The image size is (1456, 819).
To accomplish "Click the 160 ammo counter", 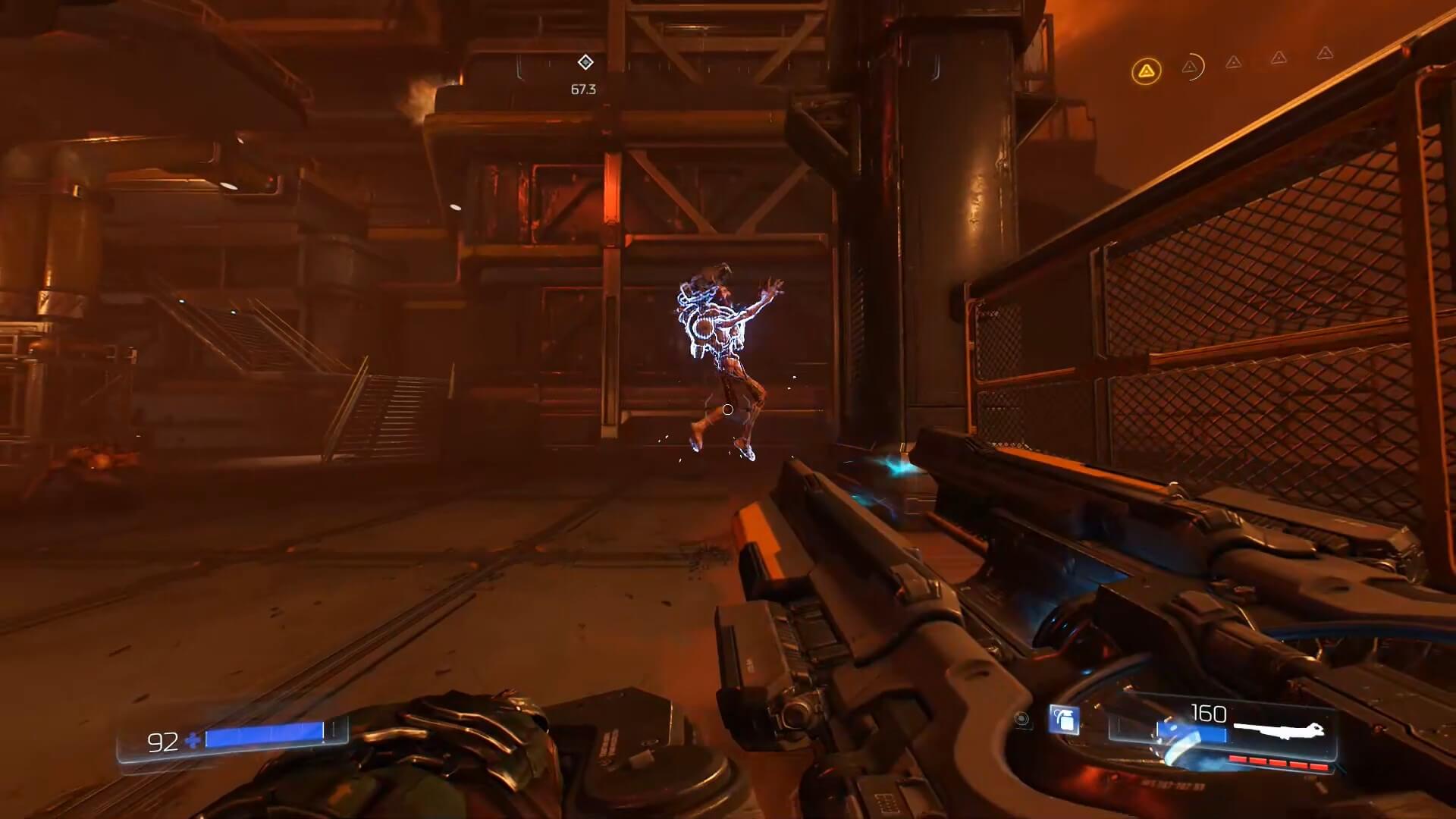I will pos(1209,713).
